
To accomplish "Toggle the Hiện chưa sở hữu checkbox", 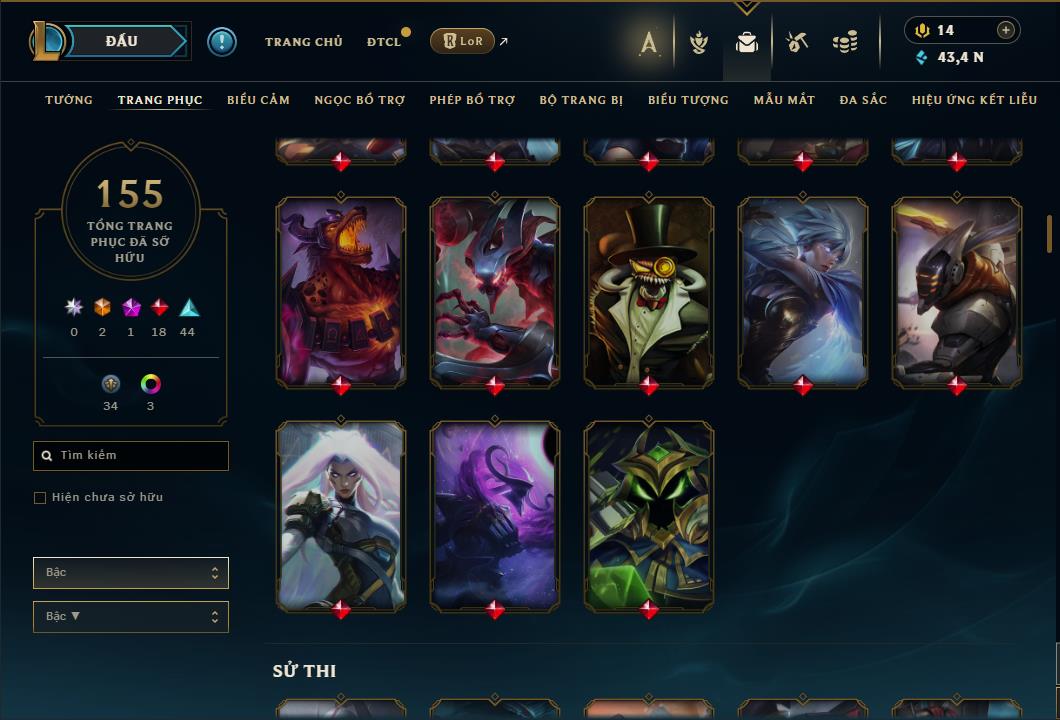I will pyautogui.click(x=40, y=498).
